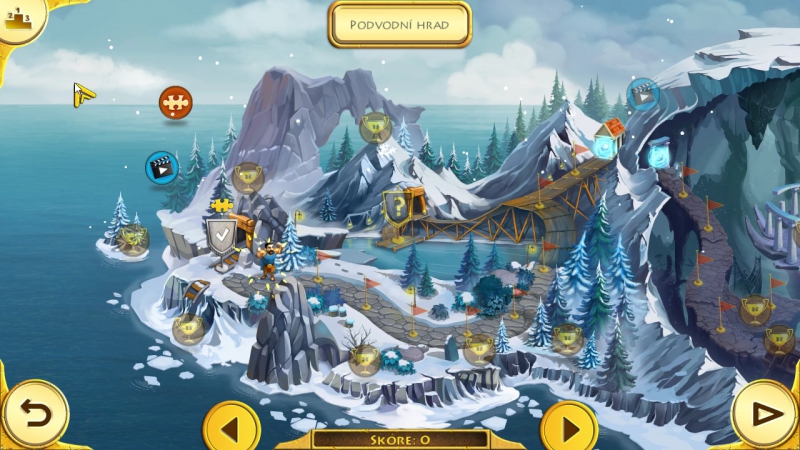Play the cutscene clapperboard near the ice cave
This screenshot has height=450, width=800.
point(642,94)
